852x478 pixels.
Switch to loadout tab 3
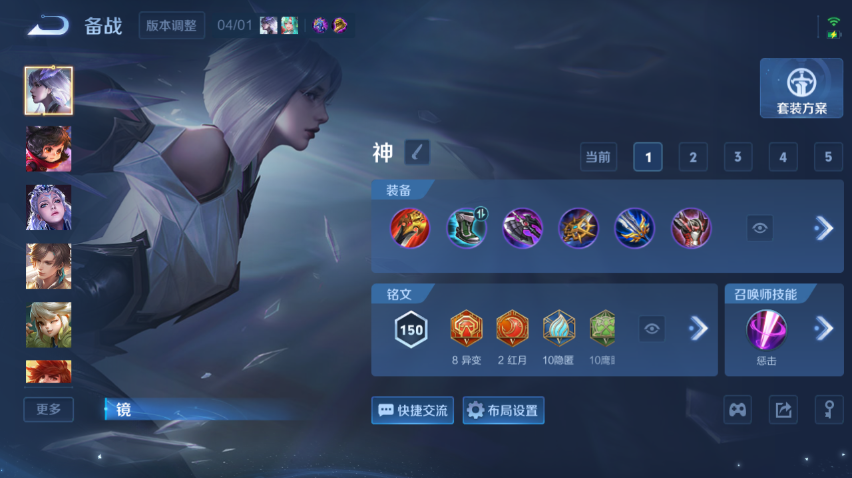point(737,157)
